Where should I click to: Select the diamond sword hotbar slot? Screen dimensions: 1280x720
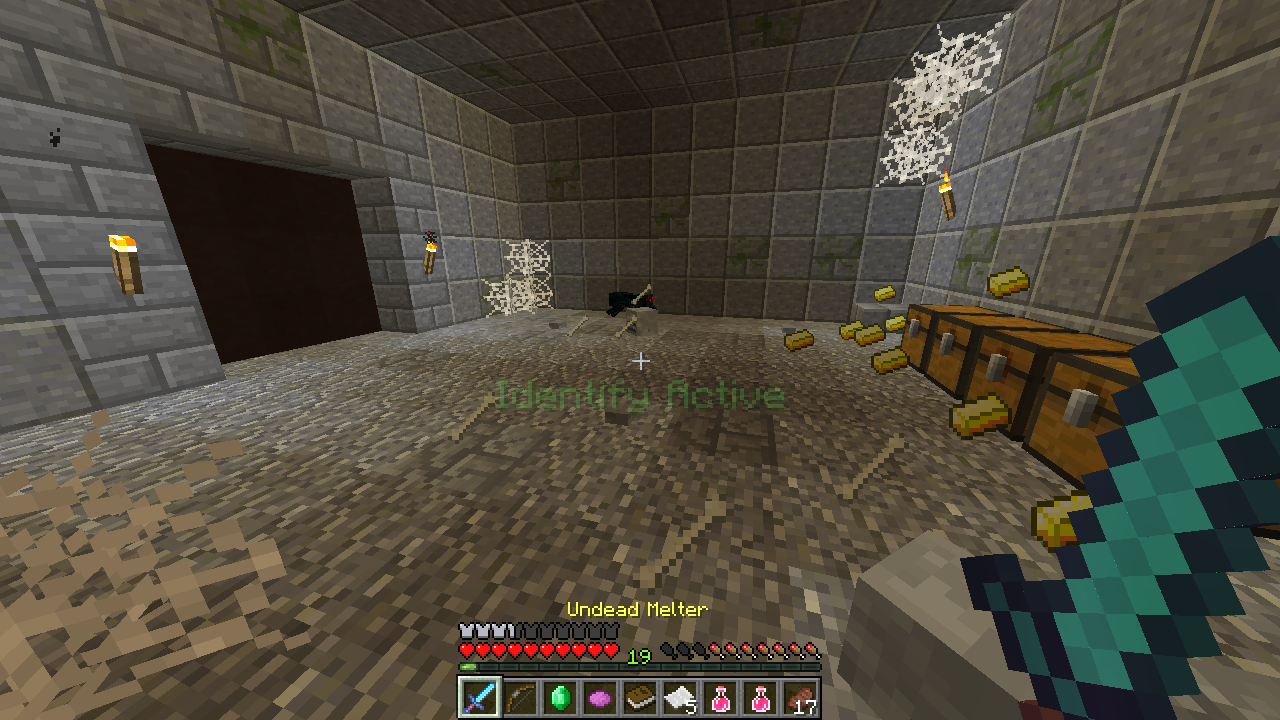point(479,697)
